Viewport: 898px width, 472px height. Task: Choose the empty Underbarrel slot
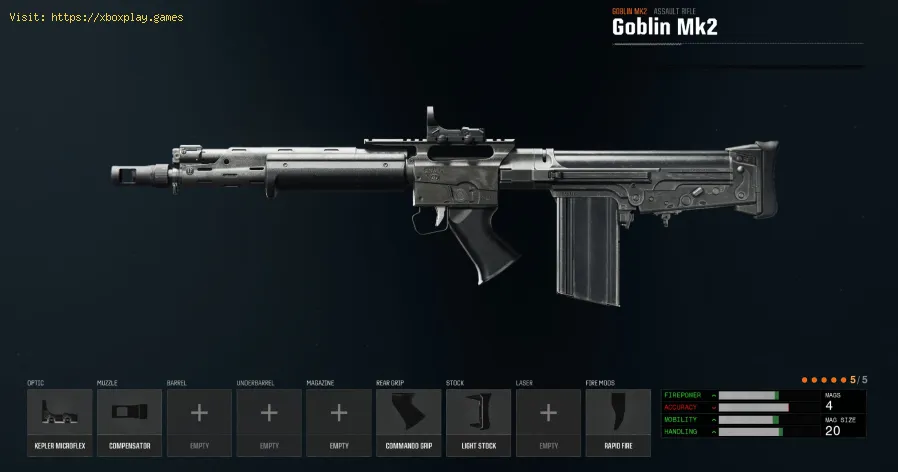(x=269, y=417)
